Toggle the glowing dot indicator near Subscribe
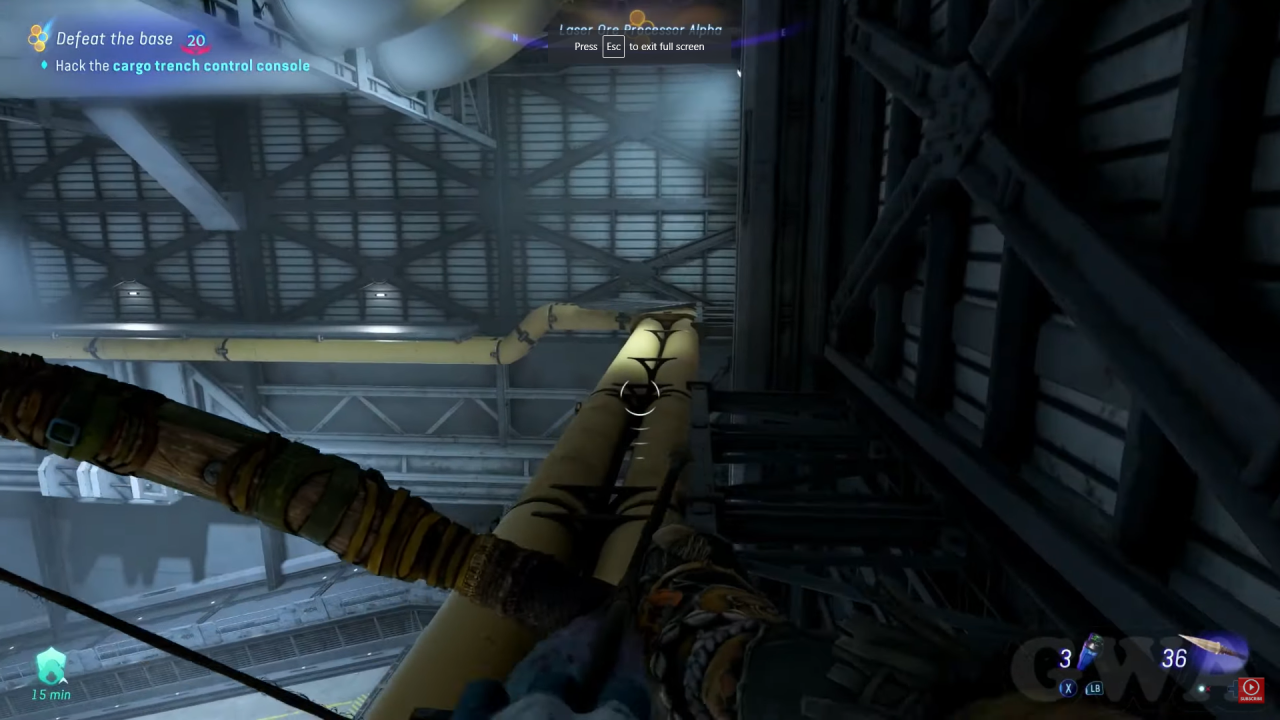This screenshot has height=720, width=1280. click(x=1201, y=689)
